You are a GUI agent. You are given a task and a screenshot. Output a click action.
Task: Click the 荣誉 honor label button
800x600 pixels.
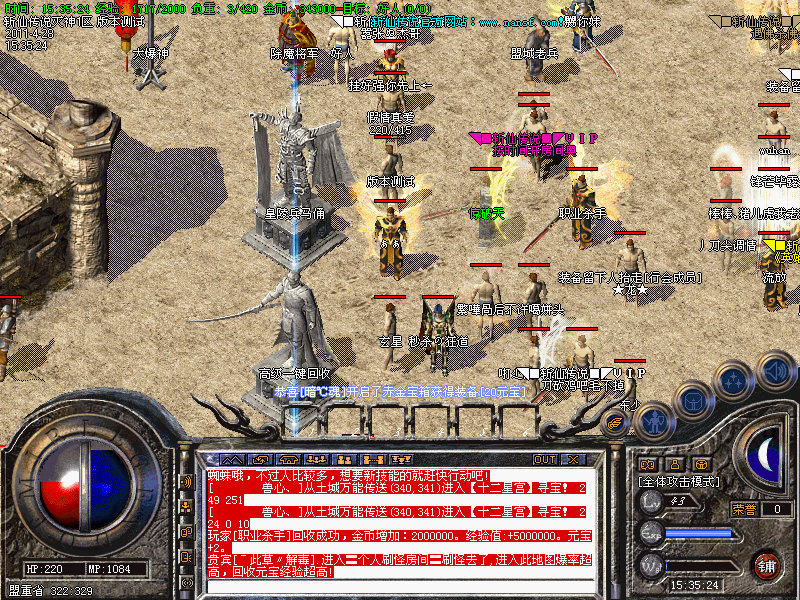[x=743, y=509]
